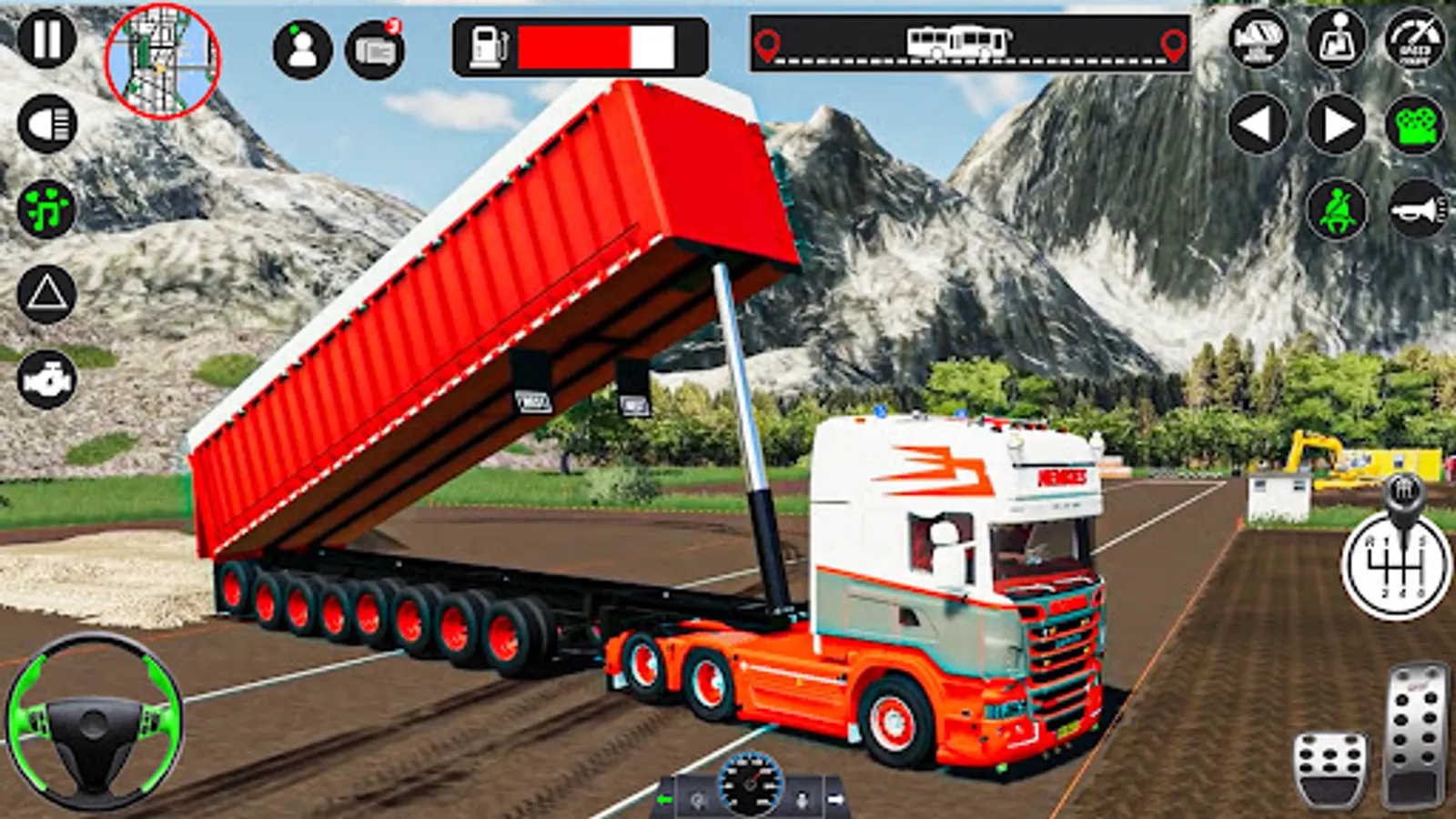This screenshot has width=1456, height=819.
Task: Turn the green steering wheel control
Action: (94, 723)
